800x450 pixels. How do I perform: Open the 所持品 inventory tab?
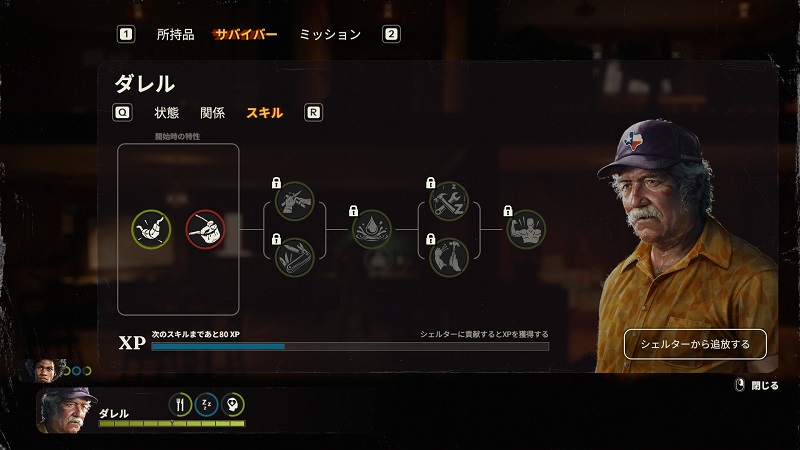coord(175,34)
